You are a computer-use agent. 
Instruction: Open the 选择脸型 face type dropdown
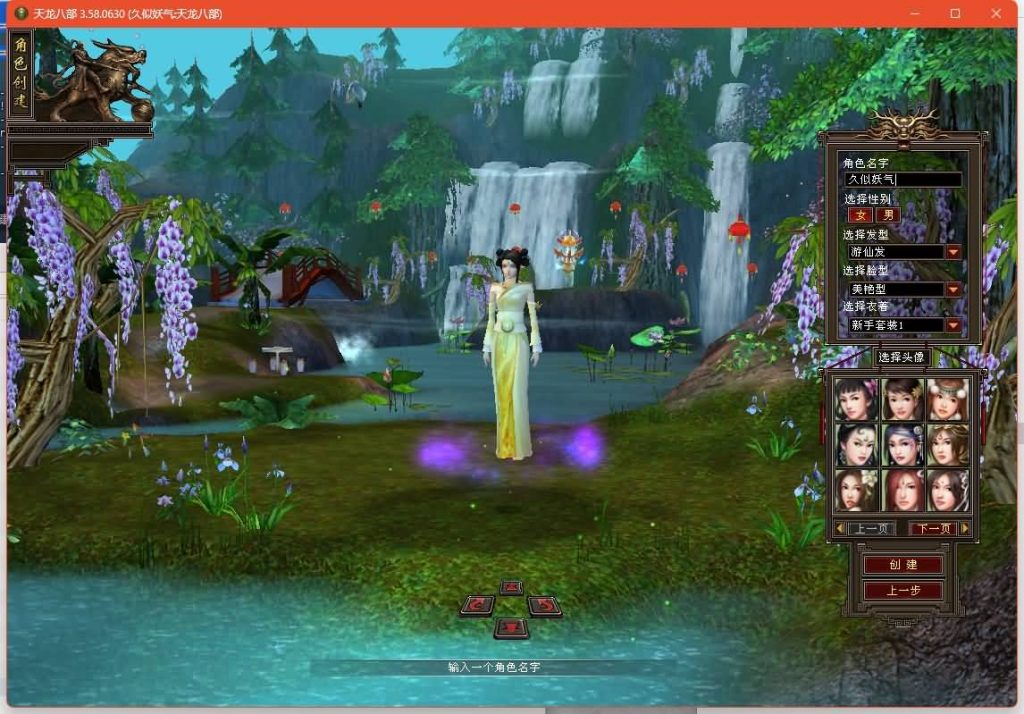(x=953, y=289)
